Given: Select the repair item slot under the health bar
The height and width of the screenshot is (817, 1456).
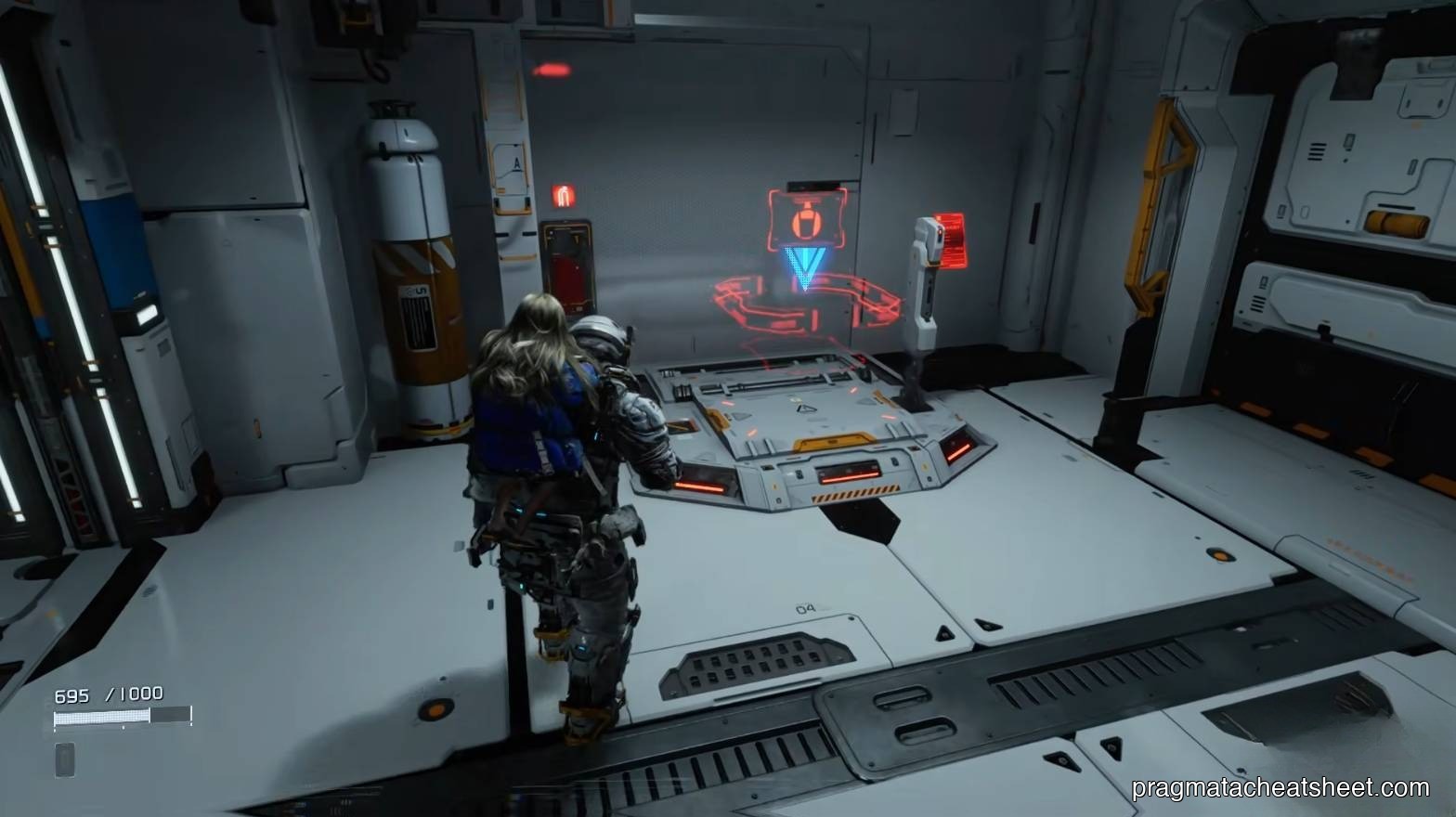Looking at the screenshot, I should (65, 759).
